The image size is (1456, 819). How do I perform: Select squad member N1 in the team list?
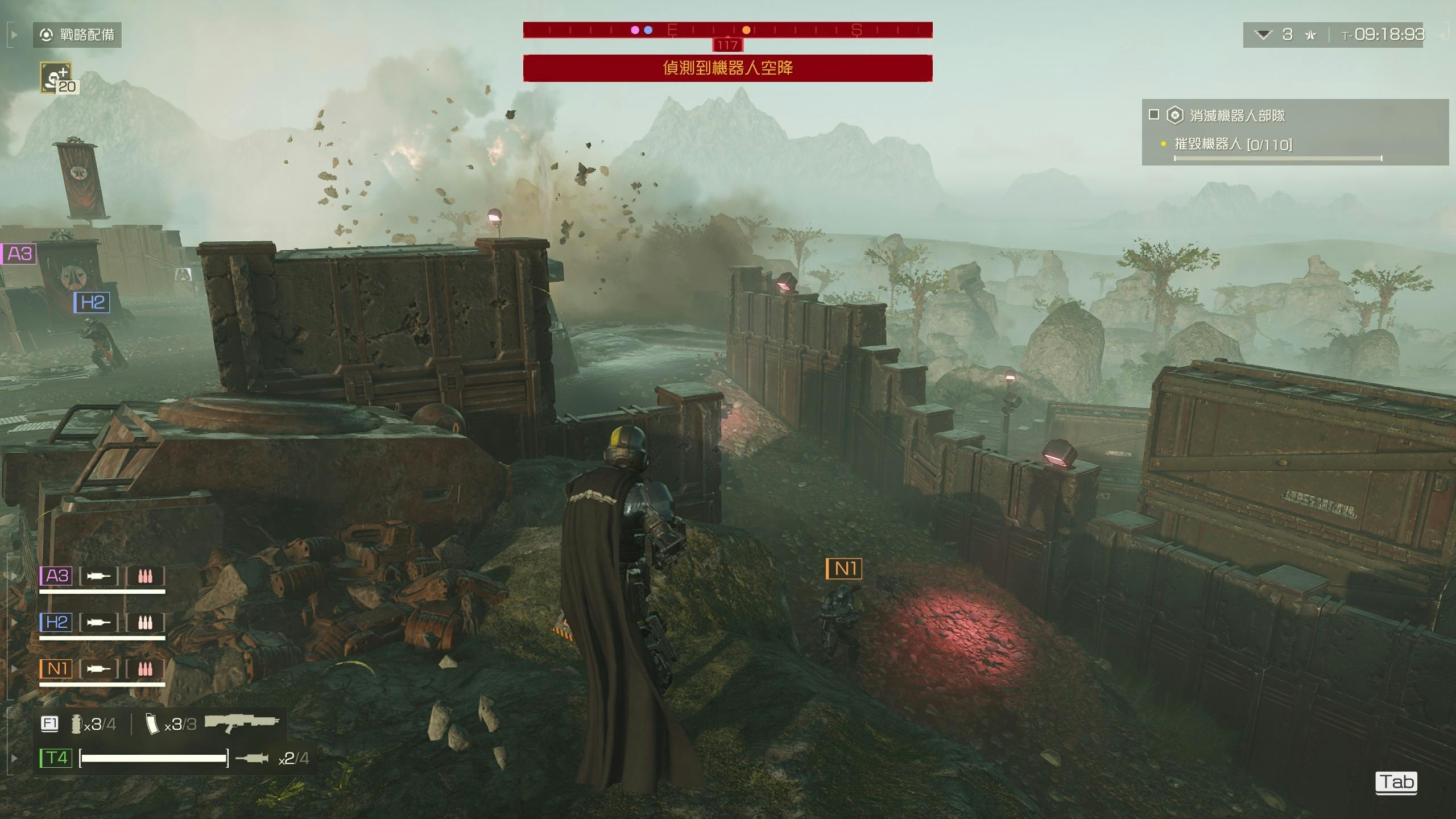tap(56, 668)
